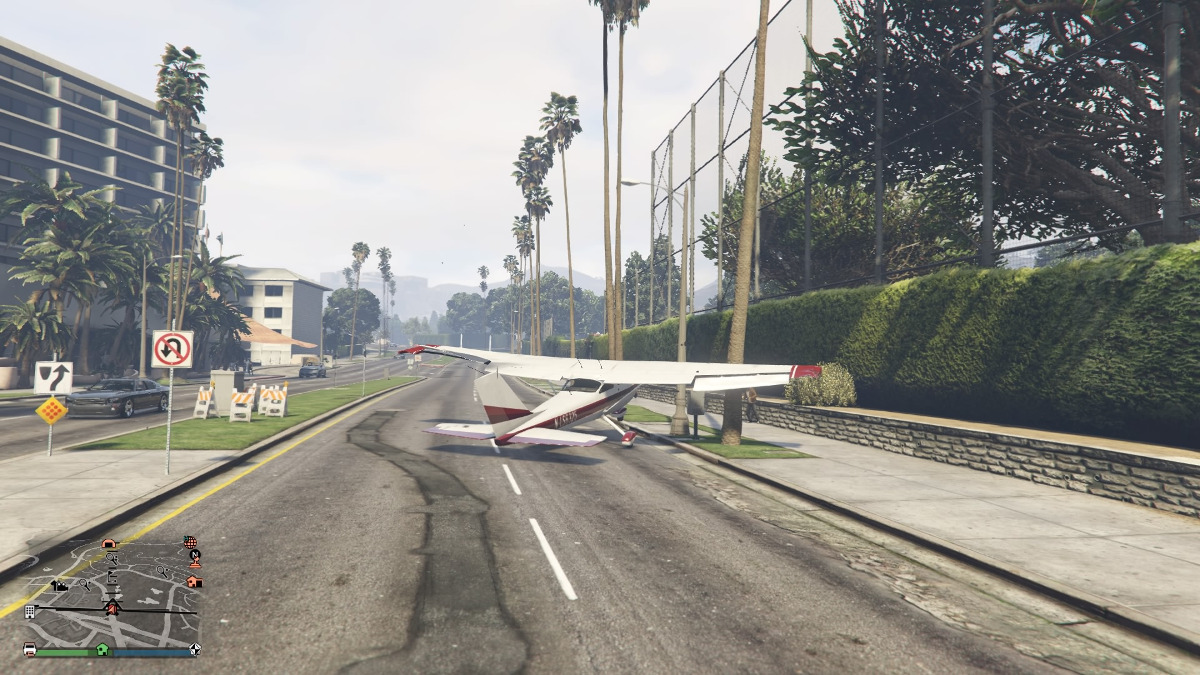Select the black-and-white checkered circle blip

pyautogui.click(x=194, y=649)
